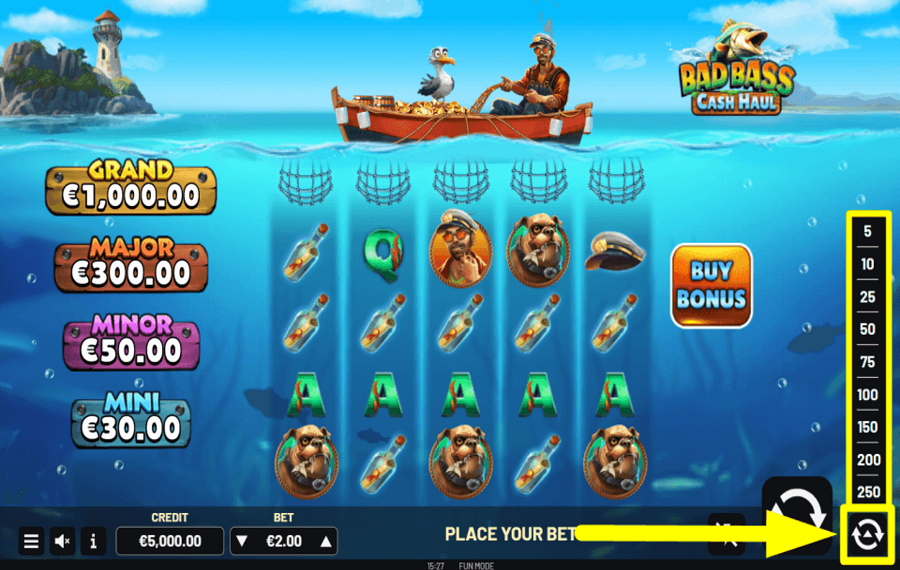Pick 25 autoplay spins
This screenshot has height=570, width=900.
[x=867, y=297]
